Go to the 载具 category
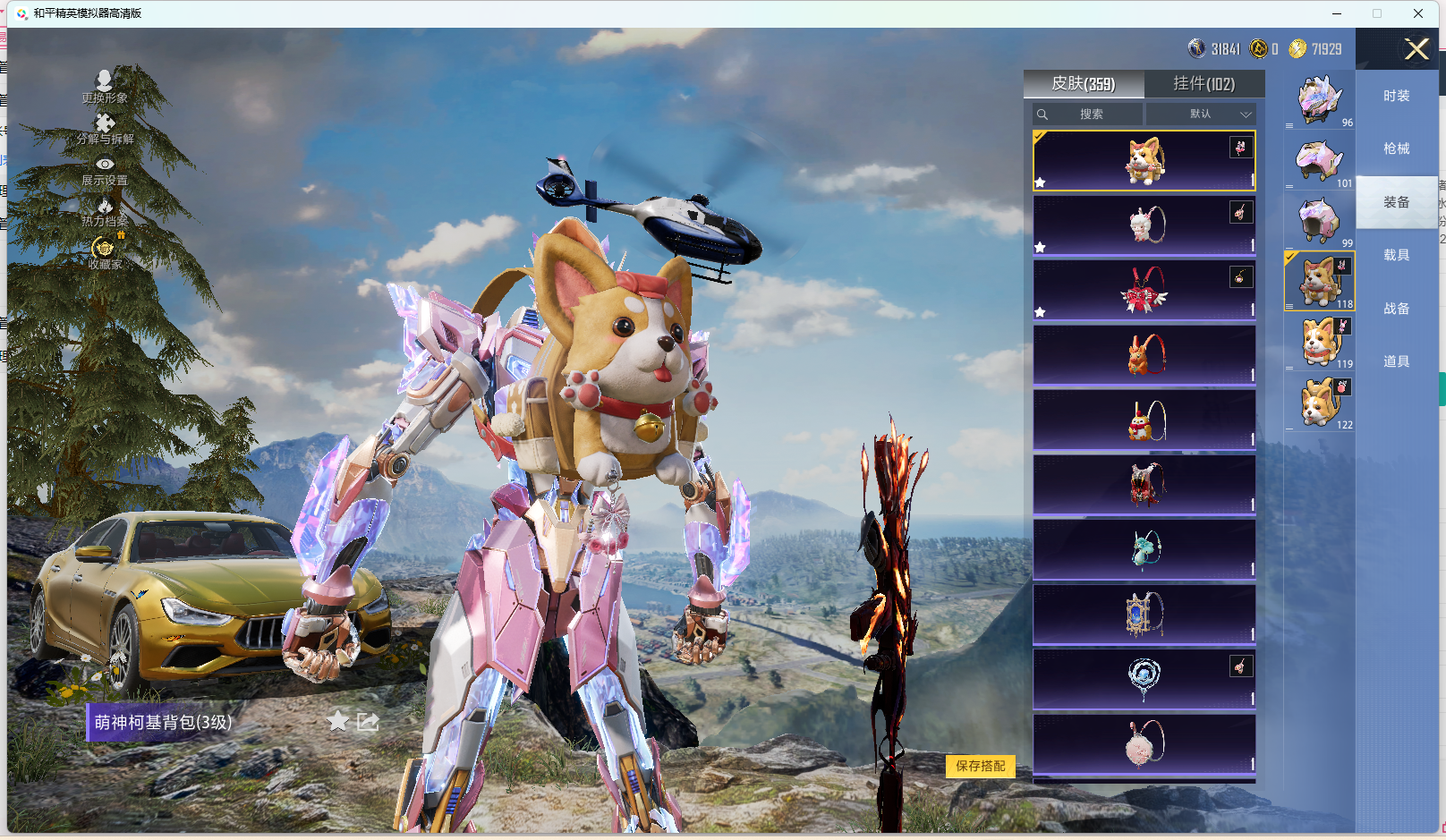 1396,255
